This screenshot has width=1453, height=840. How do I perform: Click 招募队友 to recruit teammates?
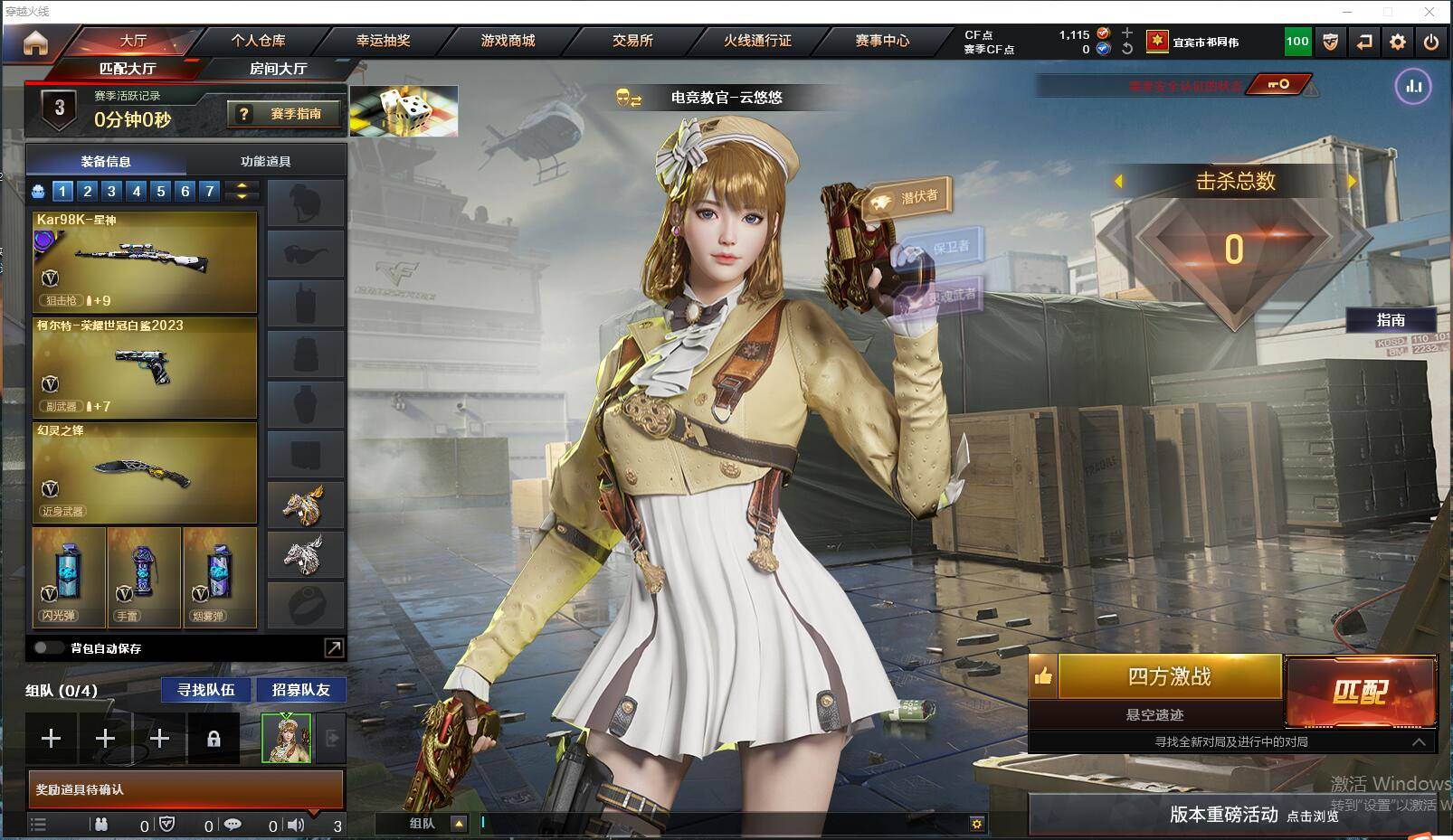click(x=301, y=690)
